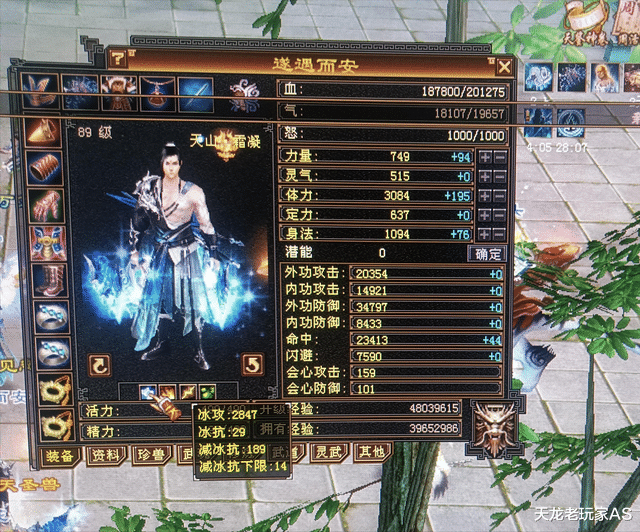Switch to the 珍兽 pet tab

(x=147, y=455)
